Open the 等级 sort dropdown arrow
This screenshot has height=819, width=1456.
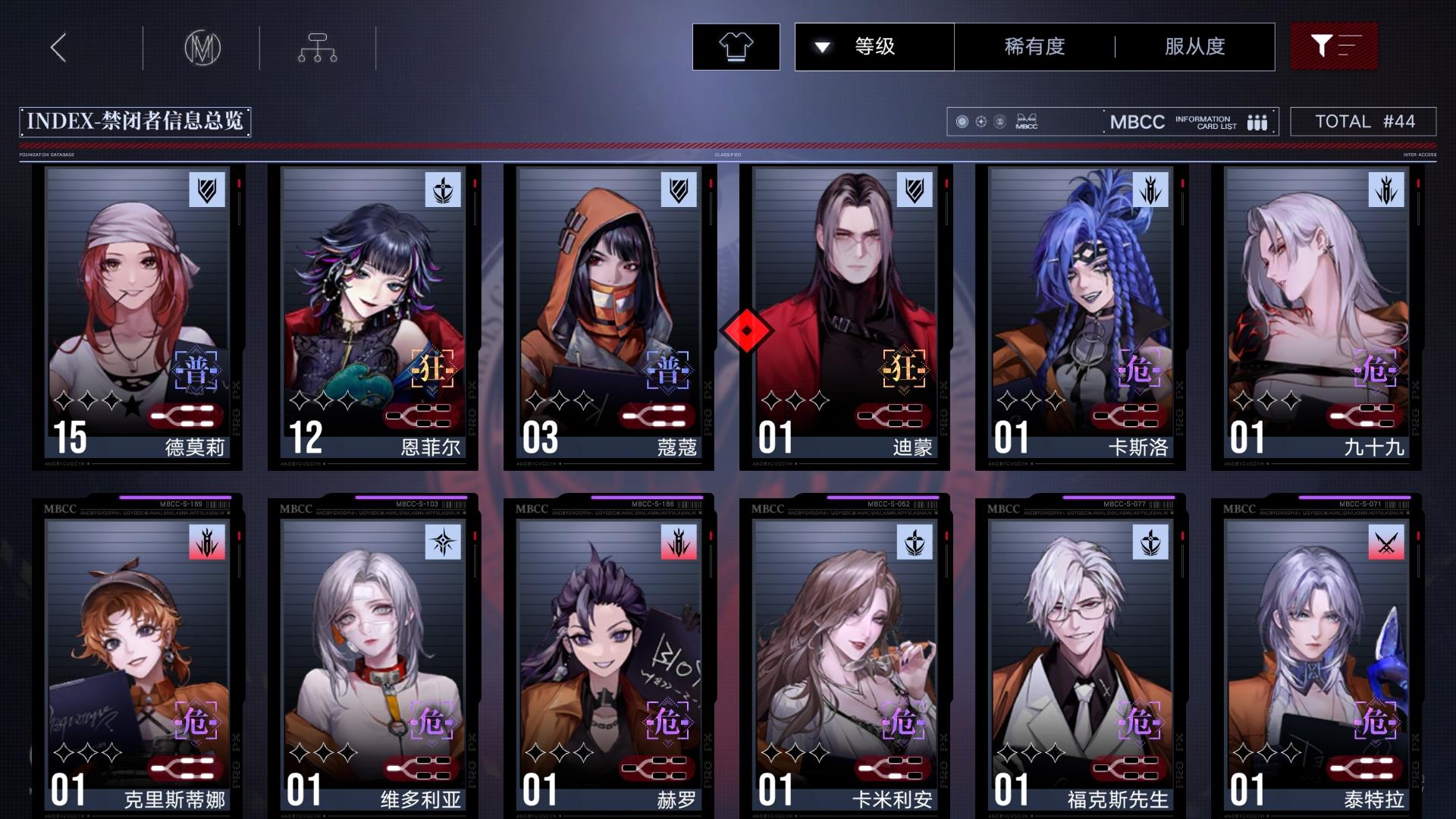click(821, 46)
